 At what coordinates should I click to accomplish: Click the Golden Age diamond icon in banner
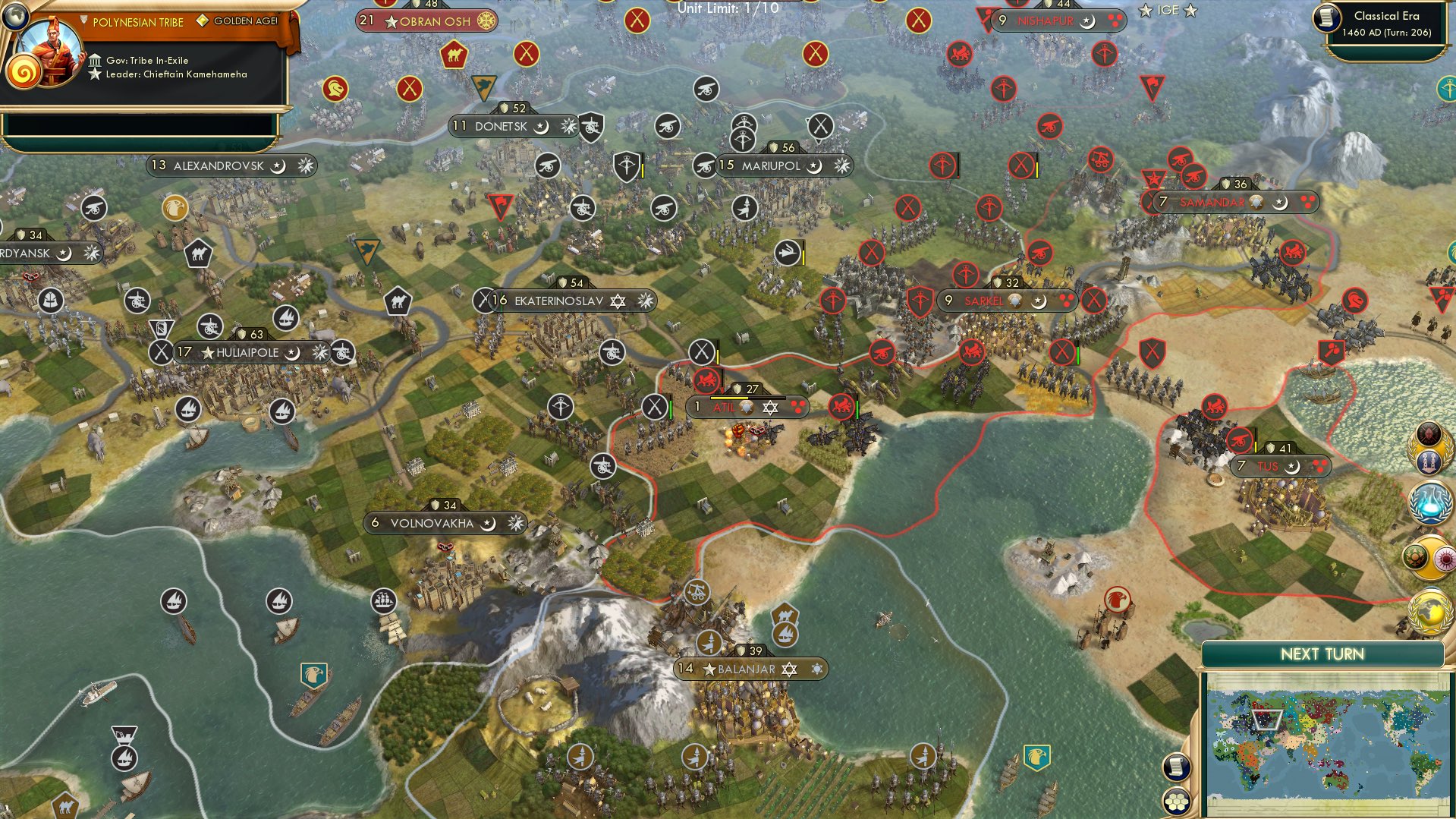tap(202, 20)
